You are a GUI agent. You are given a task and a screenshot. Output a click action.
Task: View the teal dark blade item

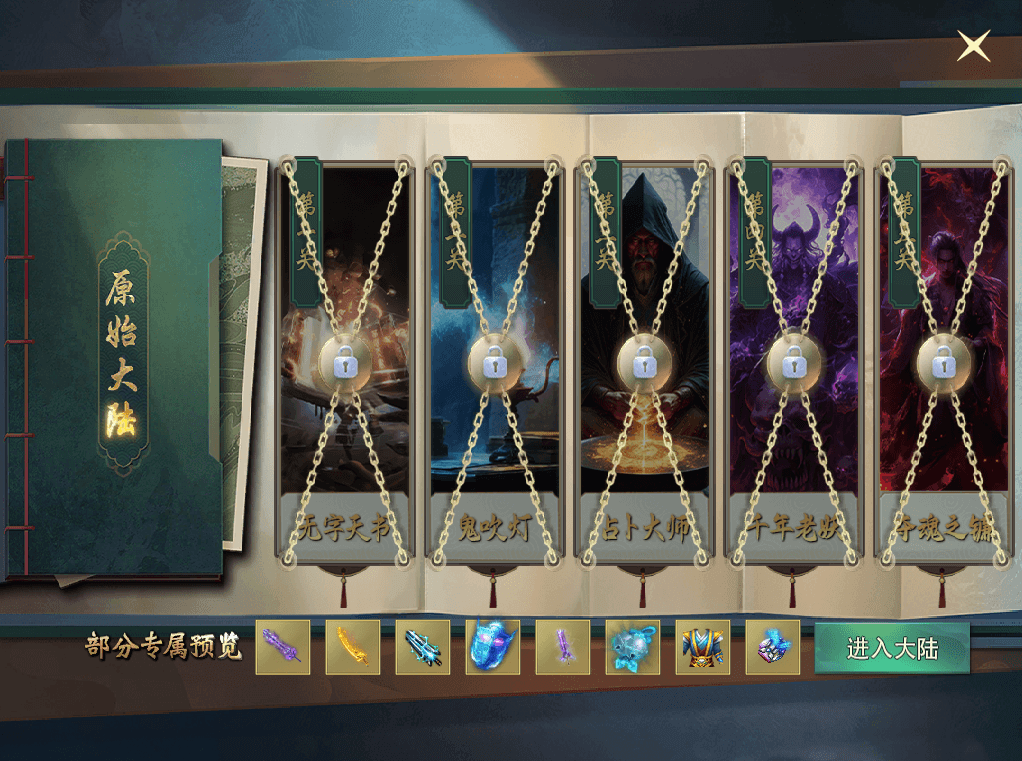pos(423,648)
